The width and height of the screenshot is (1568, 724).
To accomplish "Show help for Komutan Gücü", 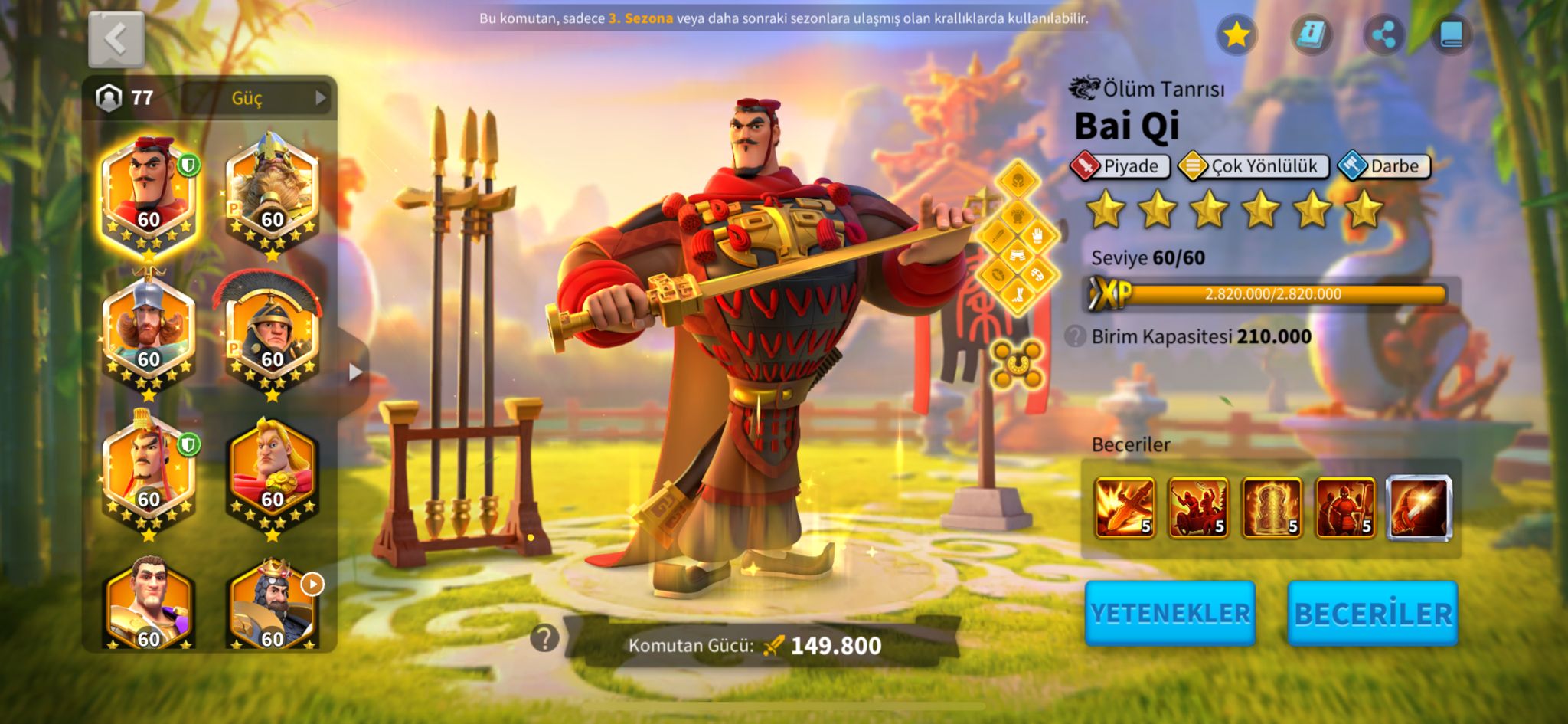I will (x=544, y=638).
